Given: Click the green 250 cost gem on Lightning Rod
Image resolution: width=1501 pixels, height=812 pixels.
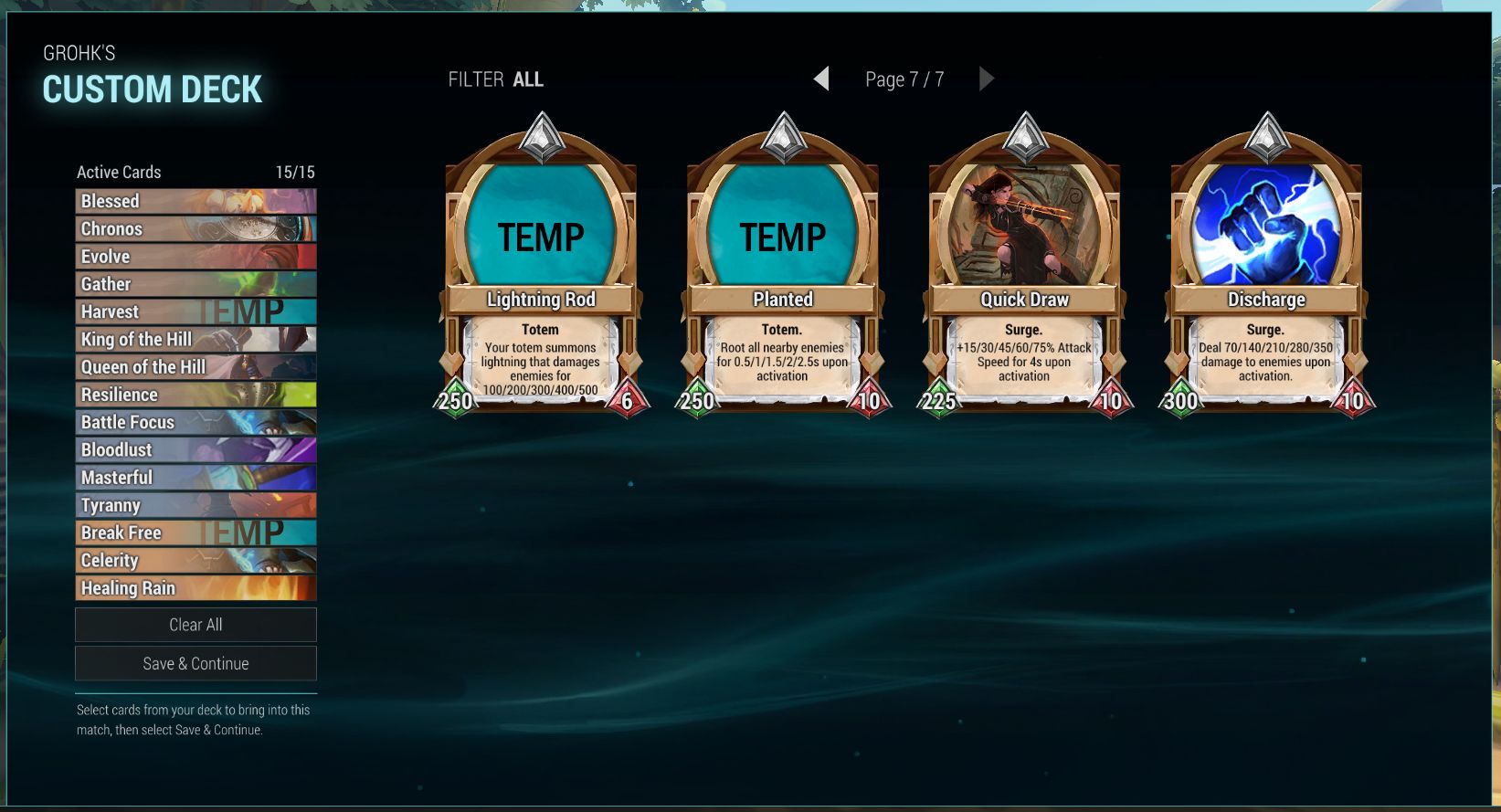Looking at the screenshot, I should 454,399.
